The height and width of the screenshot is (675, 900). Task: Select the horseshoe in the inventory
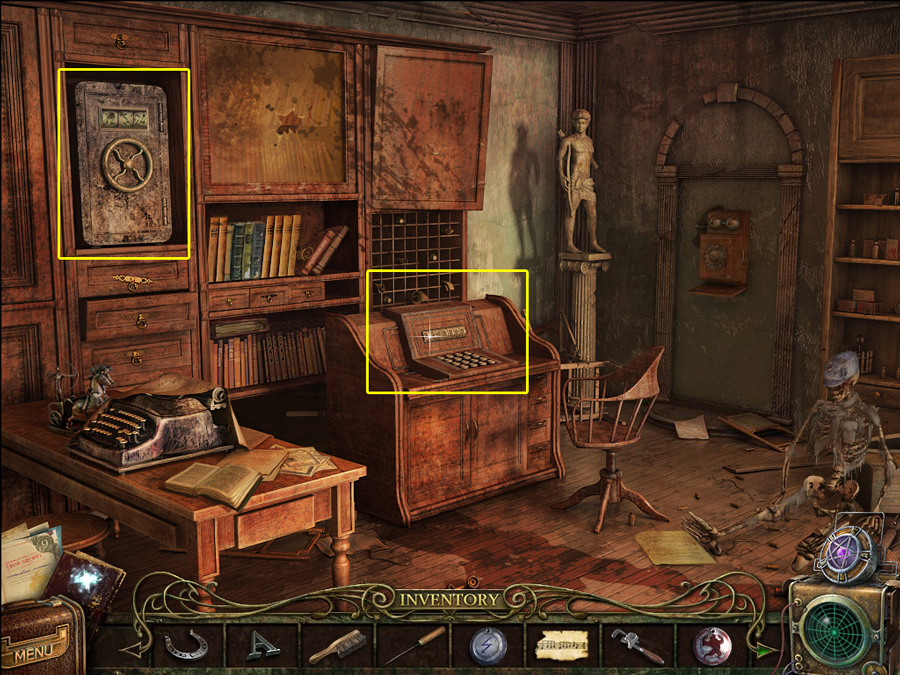187,645
